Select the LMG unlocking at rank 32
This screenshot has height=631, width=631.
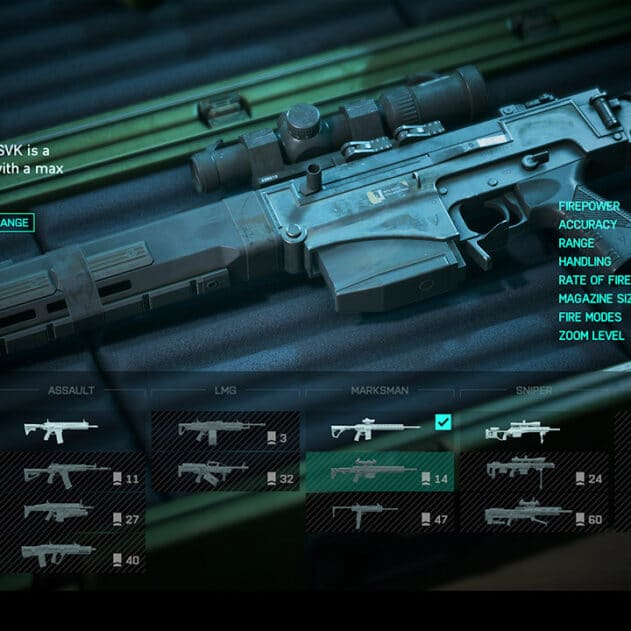(x=225, y=472)
